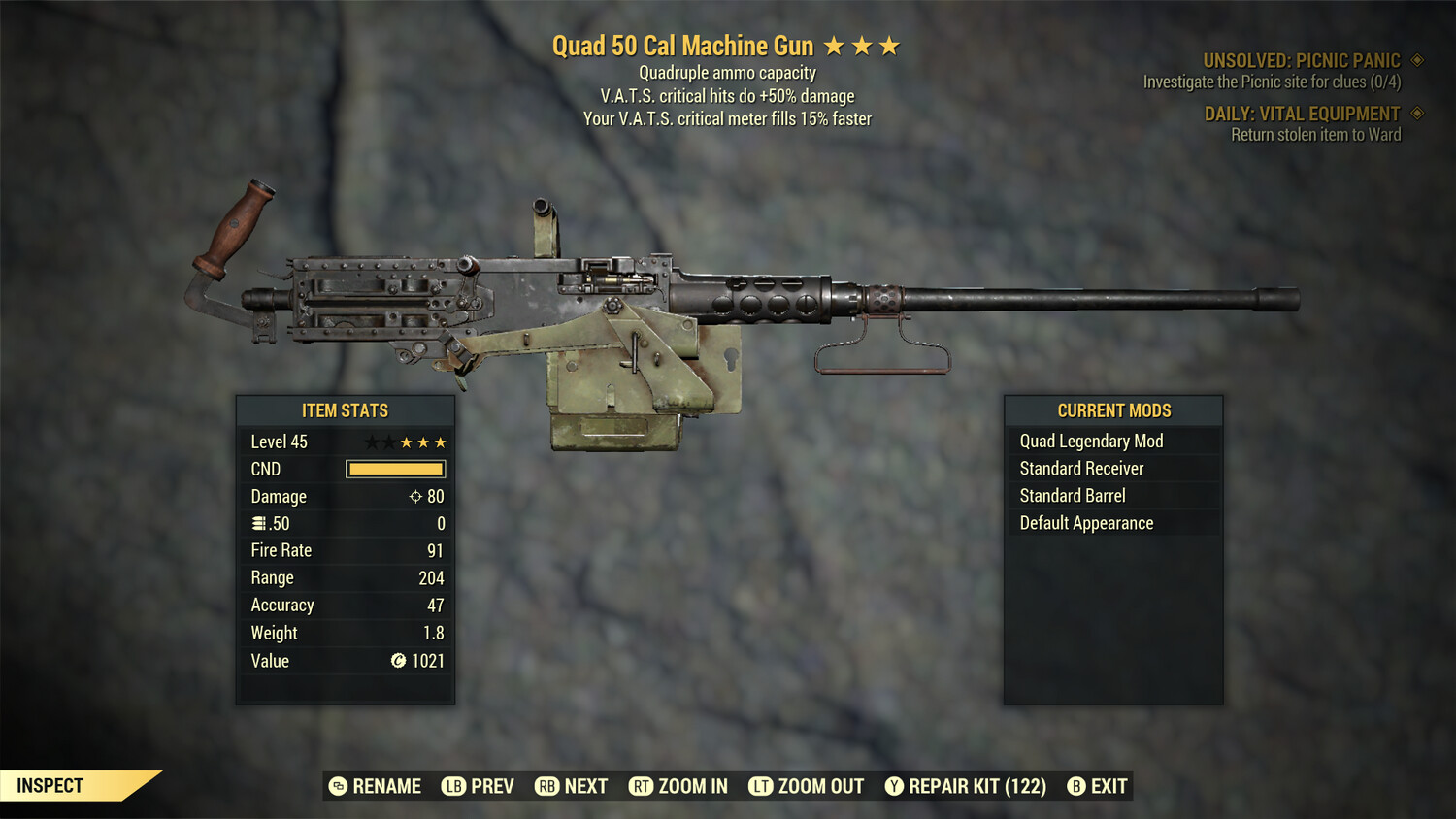Image resolution: width=1456 pixels, height=819 pixels.
Task: Click the .50 ammo icon in Item Stats
Action: pyautogui.click(x=259, y=523)
